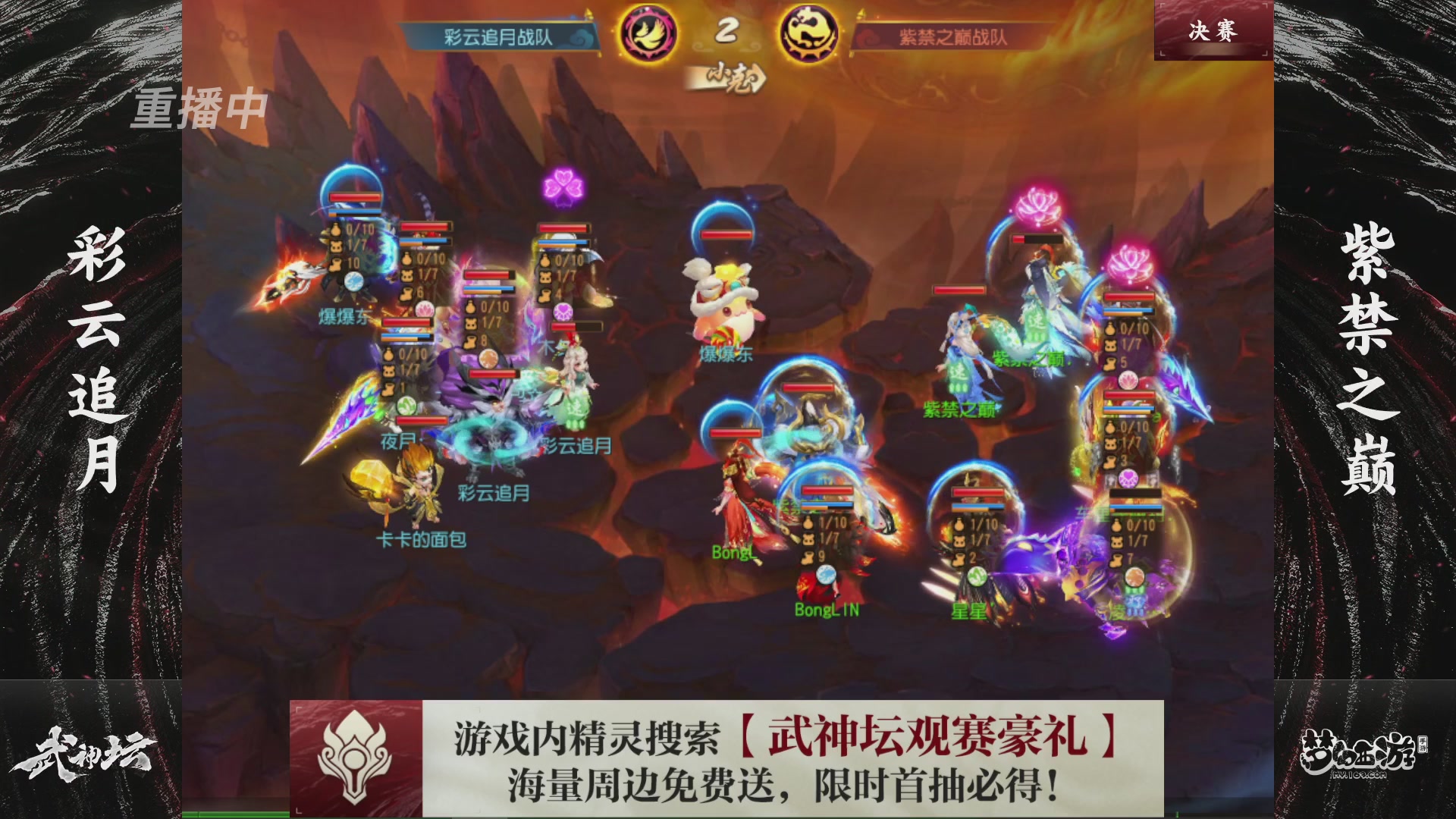1456x819 pixels.
Task: Click the potion satchel icon showing 0/10
Action: click(336, 229)
